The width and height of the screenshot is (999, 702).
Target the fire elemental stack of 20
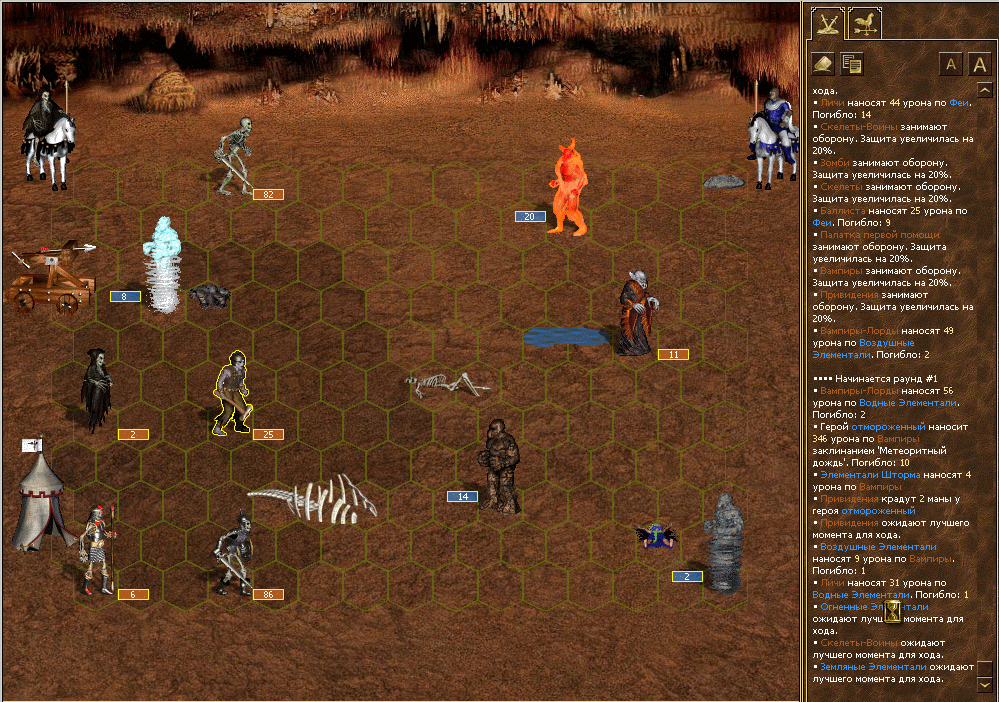coord(568,188)
